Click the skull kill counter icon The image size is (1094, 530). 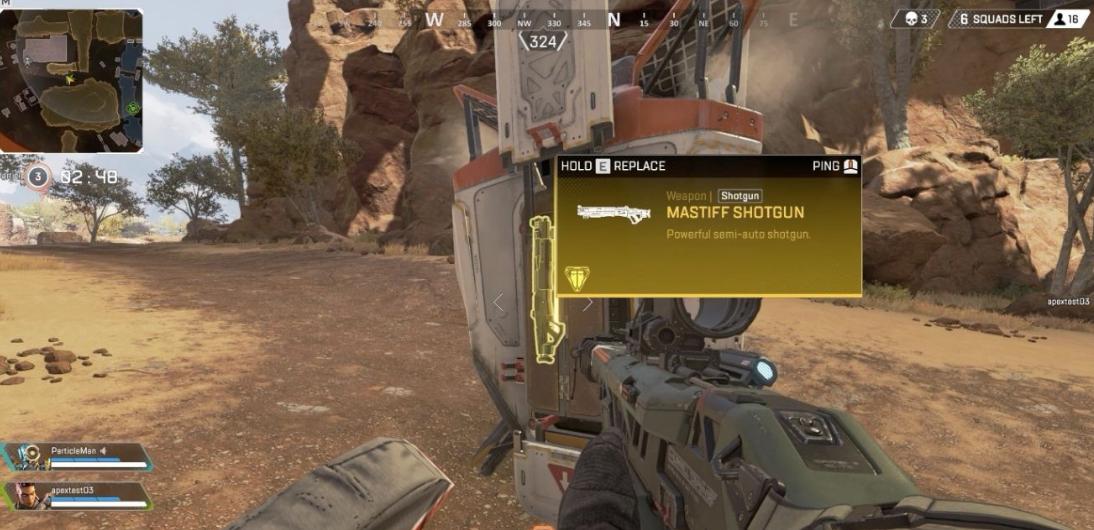(911, 19)
